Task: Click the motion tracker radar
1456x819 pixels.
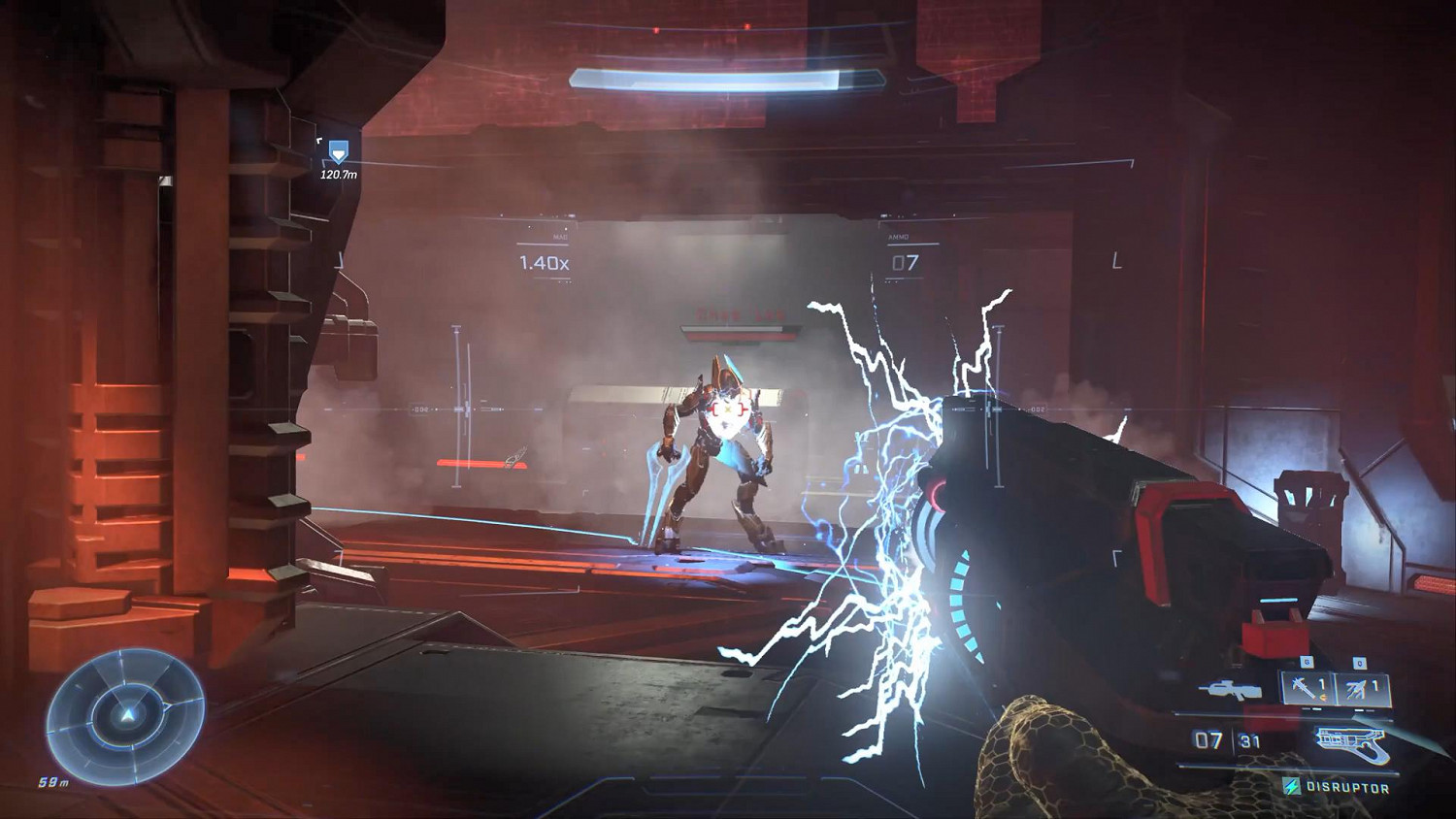Action: coord(125,714)
